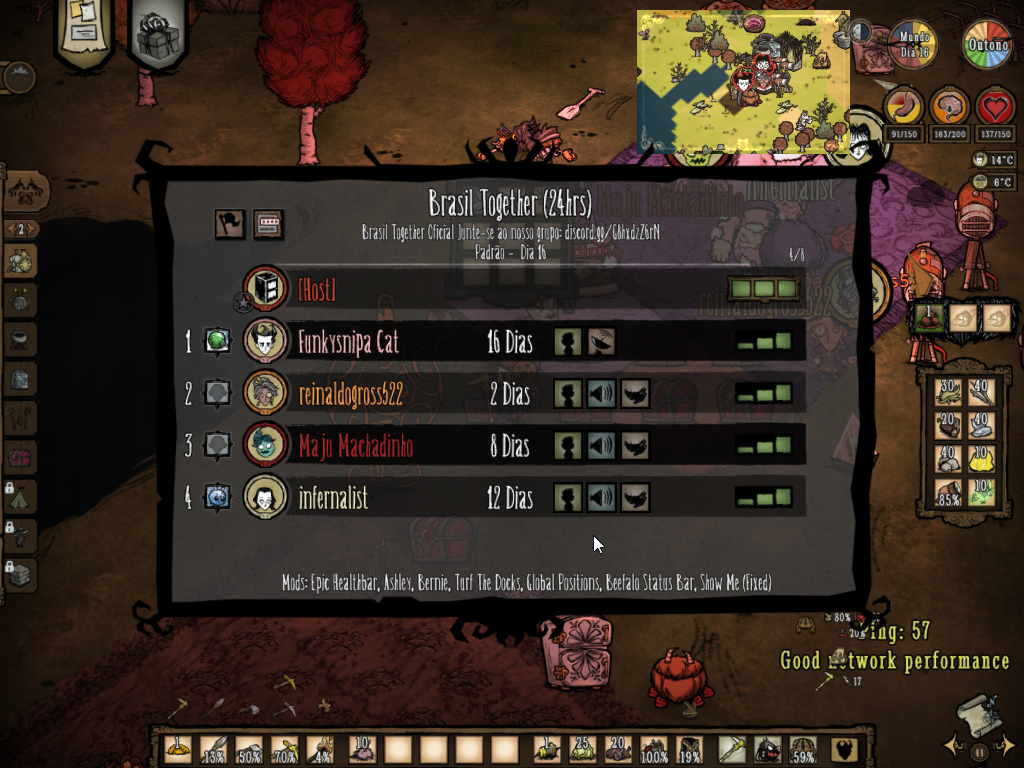The width and height of the screenshot is (1024, 768).
Task: Kick infernalist with the boot icon
Action: coord(635,498)
